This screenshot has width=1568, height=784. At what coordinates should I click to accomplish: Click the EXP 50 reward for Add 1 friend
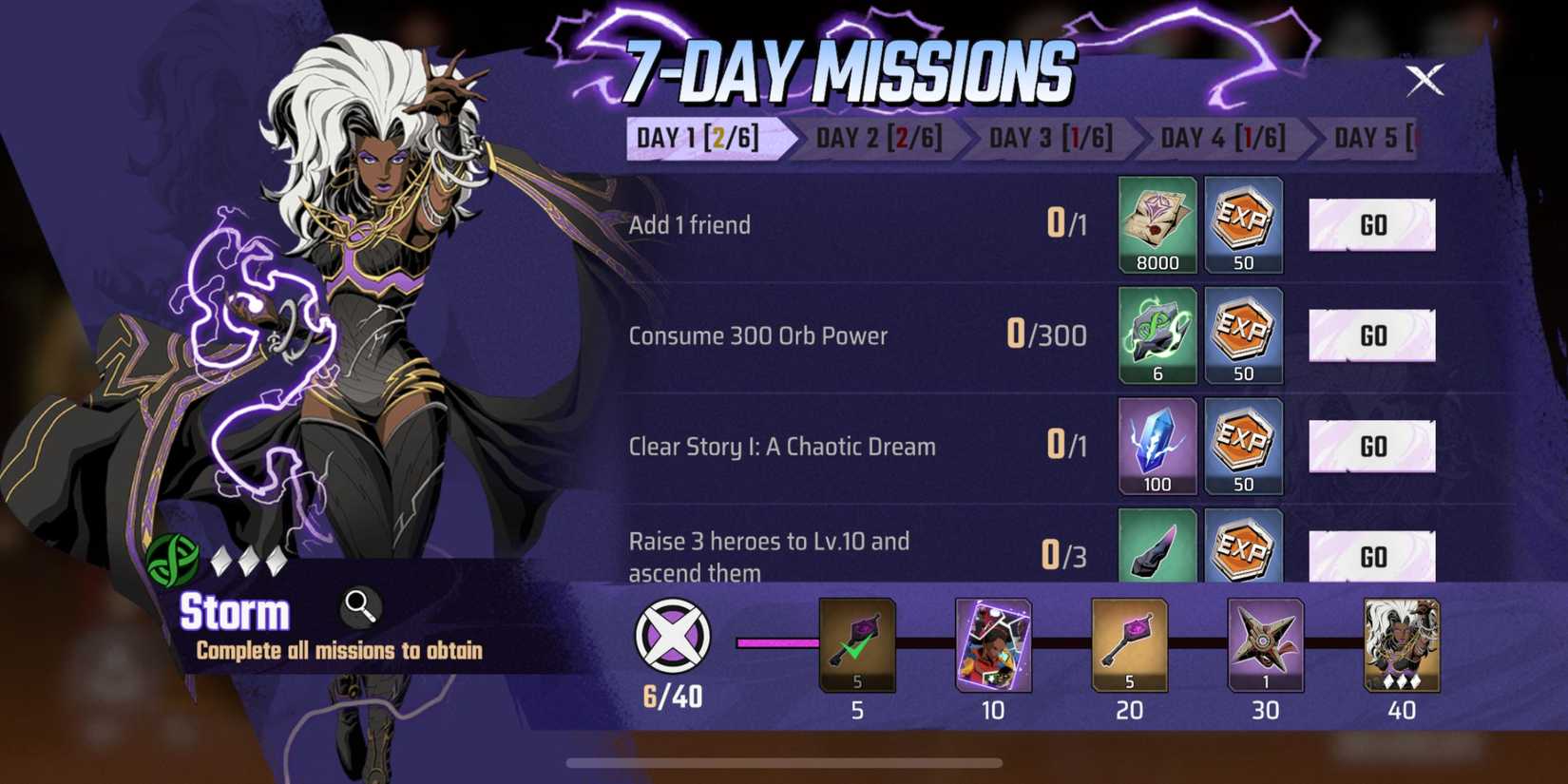point(1245,225)
